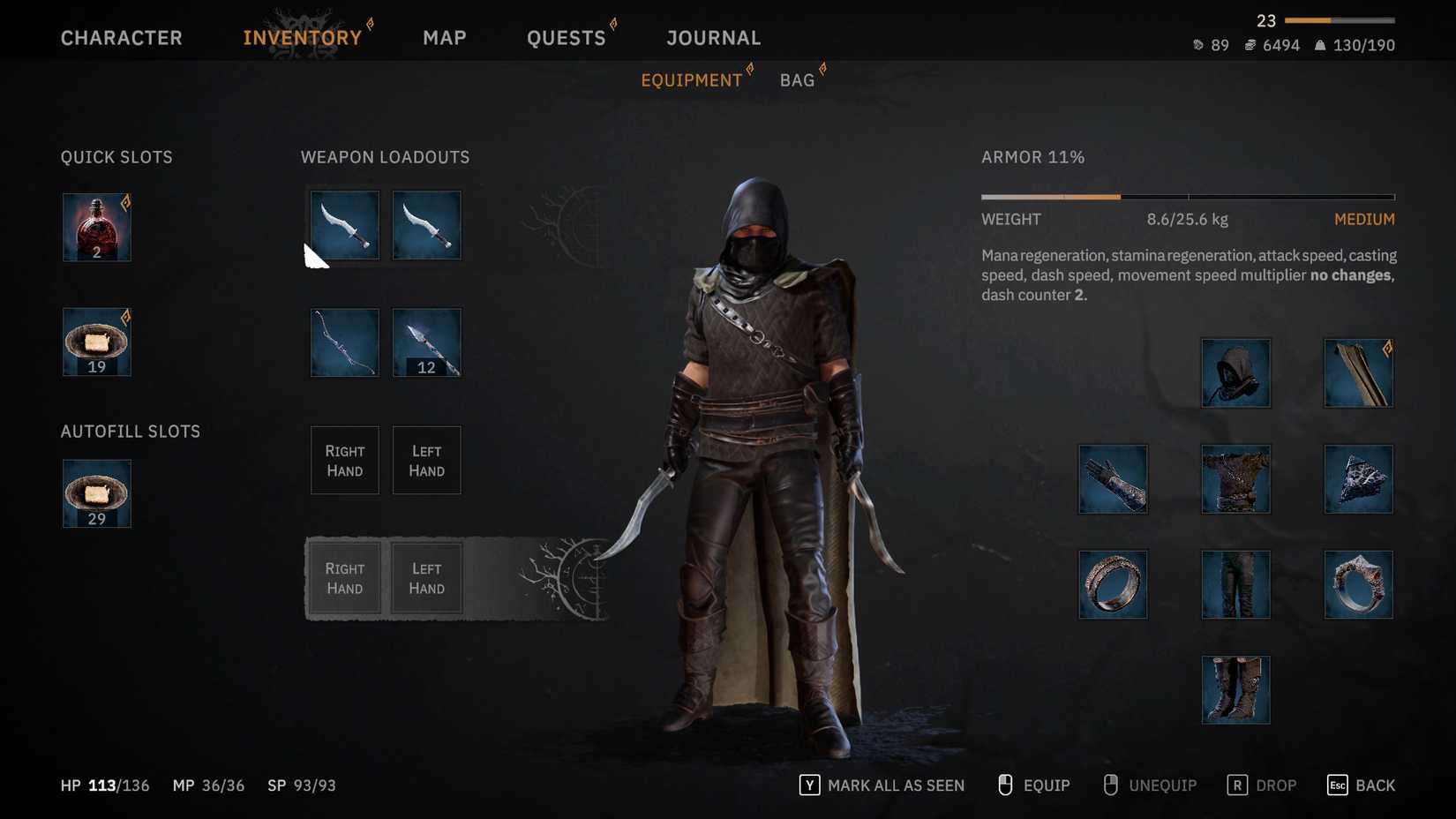Click the equipped boots slot
This screenshot has height=819, width=1456.
(1235, 689)
